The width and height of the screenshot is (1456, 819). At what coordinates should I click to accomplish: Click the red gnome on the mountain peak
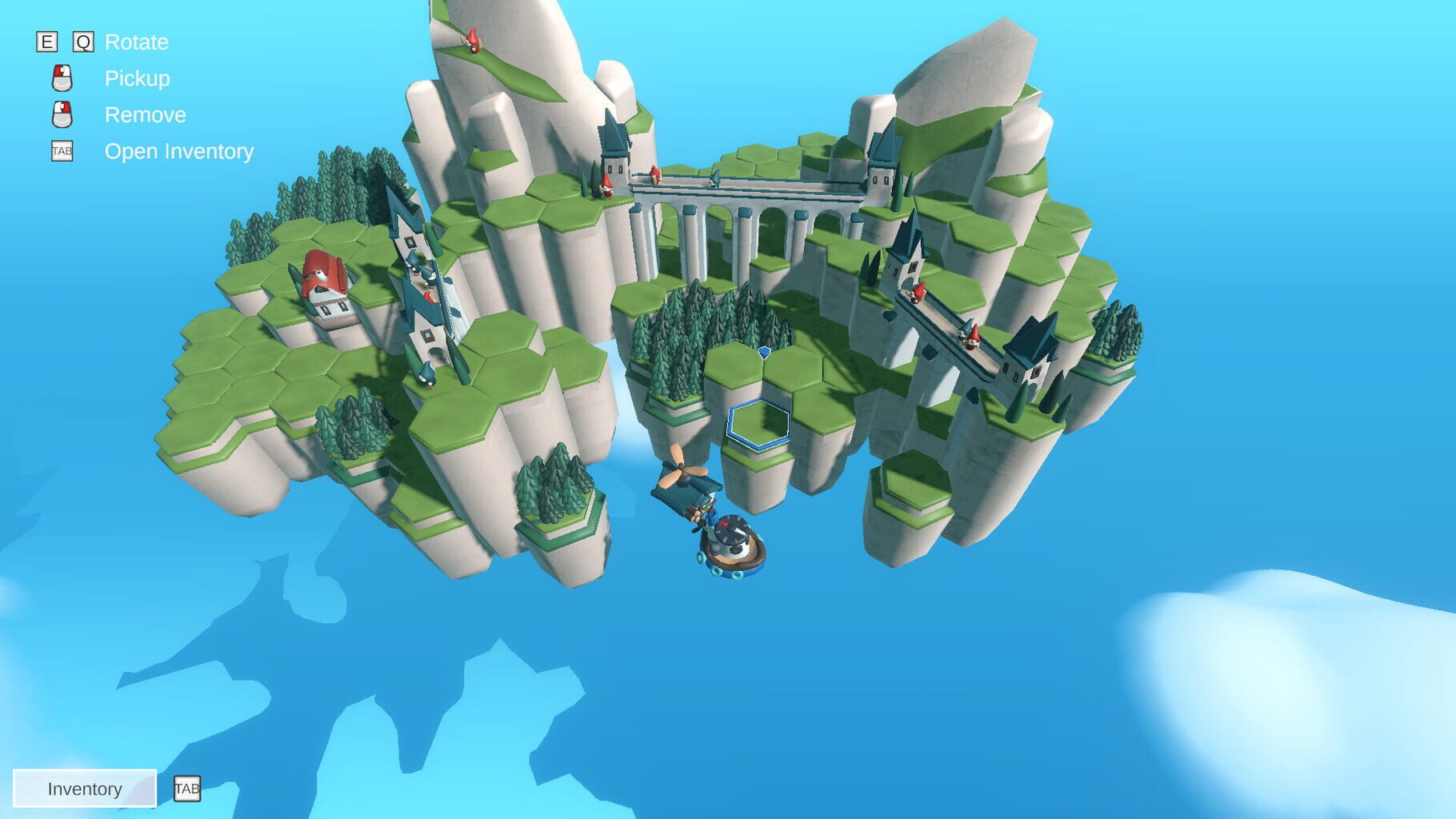click(474, 40)
